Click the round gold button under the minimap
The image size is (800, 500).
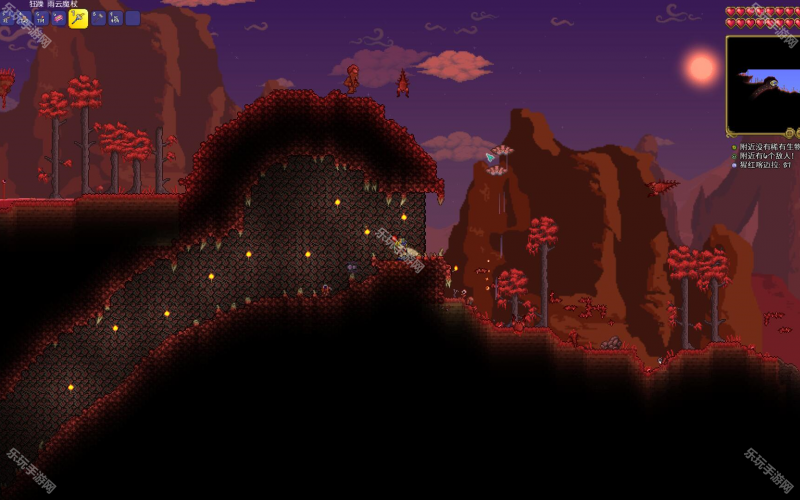pyautogui.click(x=789, y=133)
